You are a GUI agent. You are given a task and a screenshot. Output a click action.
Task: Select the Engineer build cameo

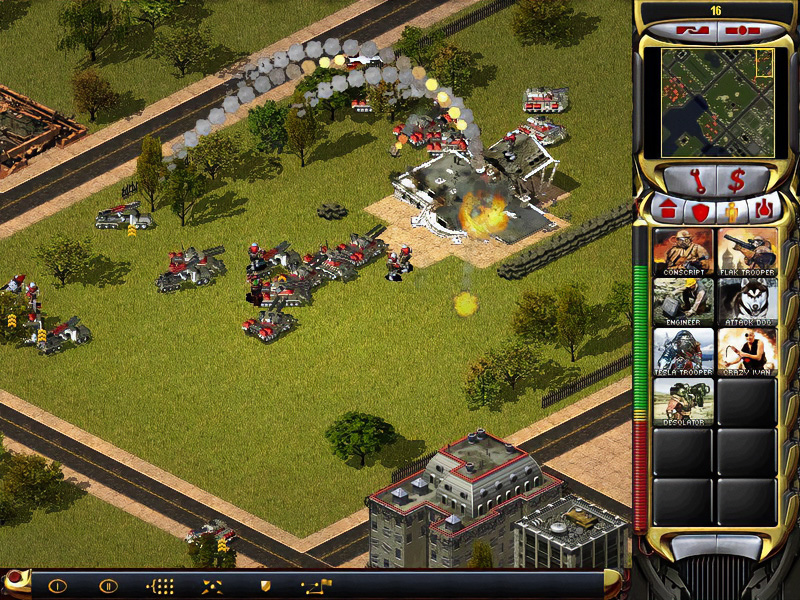pos(683,301)
